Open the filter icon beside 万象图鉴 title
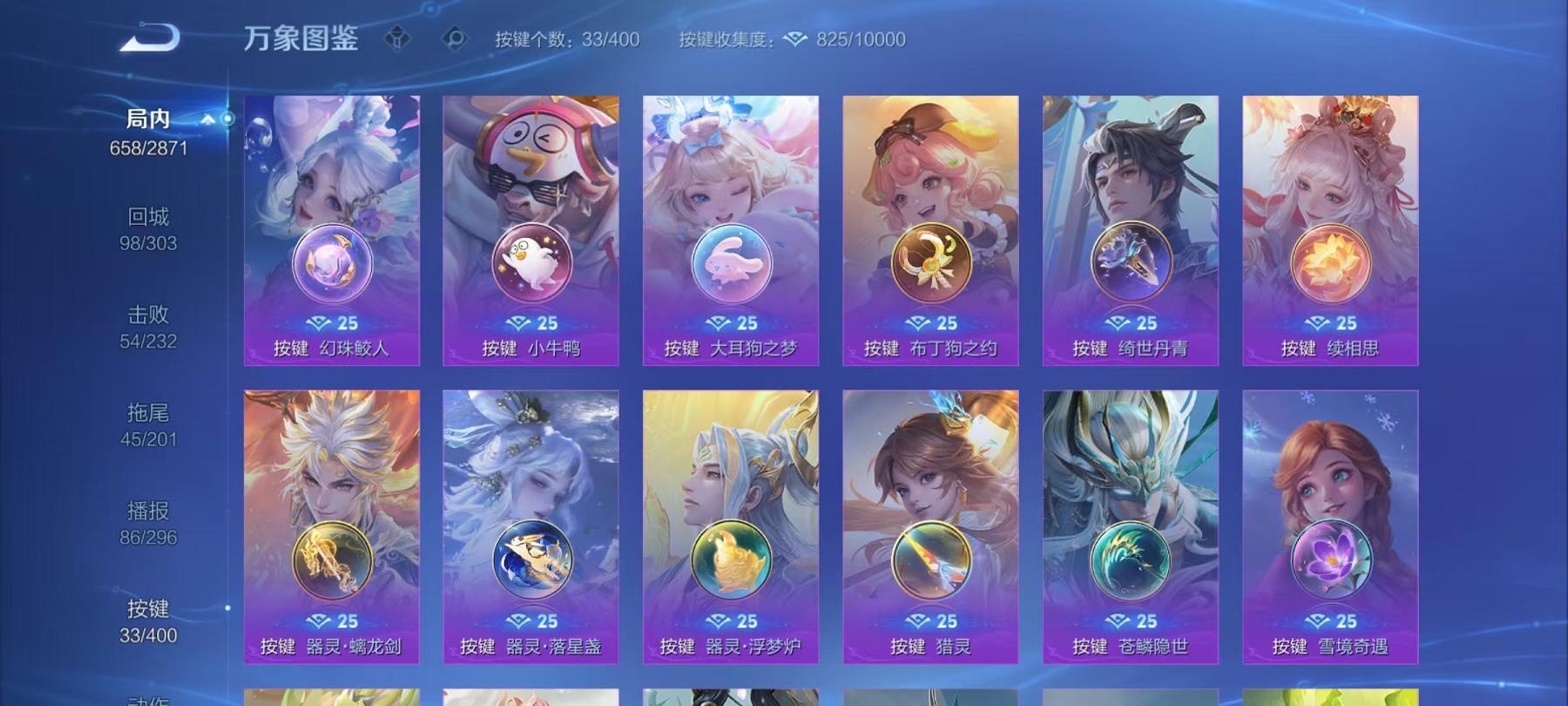 396,37
